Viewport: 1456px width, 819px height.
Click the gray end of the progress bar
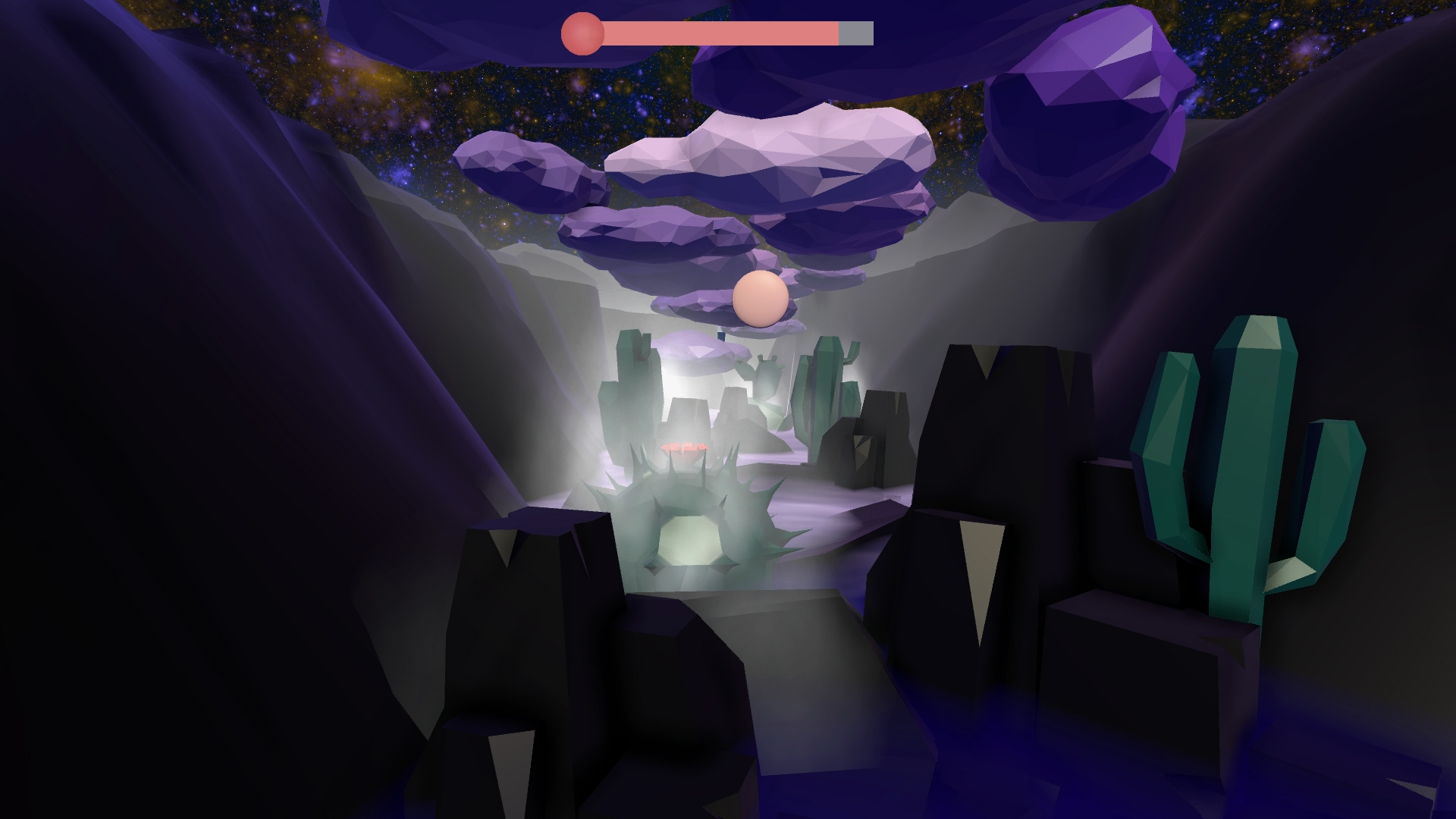pos(855,31)
